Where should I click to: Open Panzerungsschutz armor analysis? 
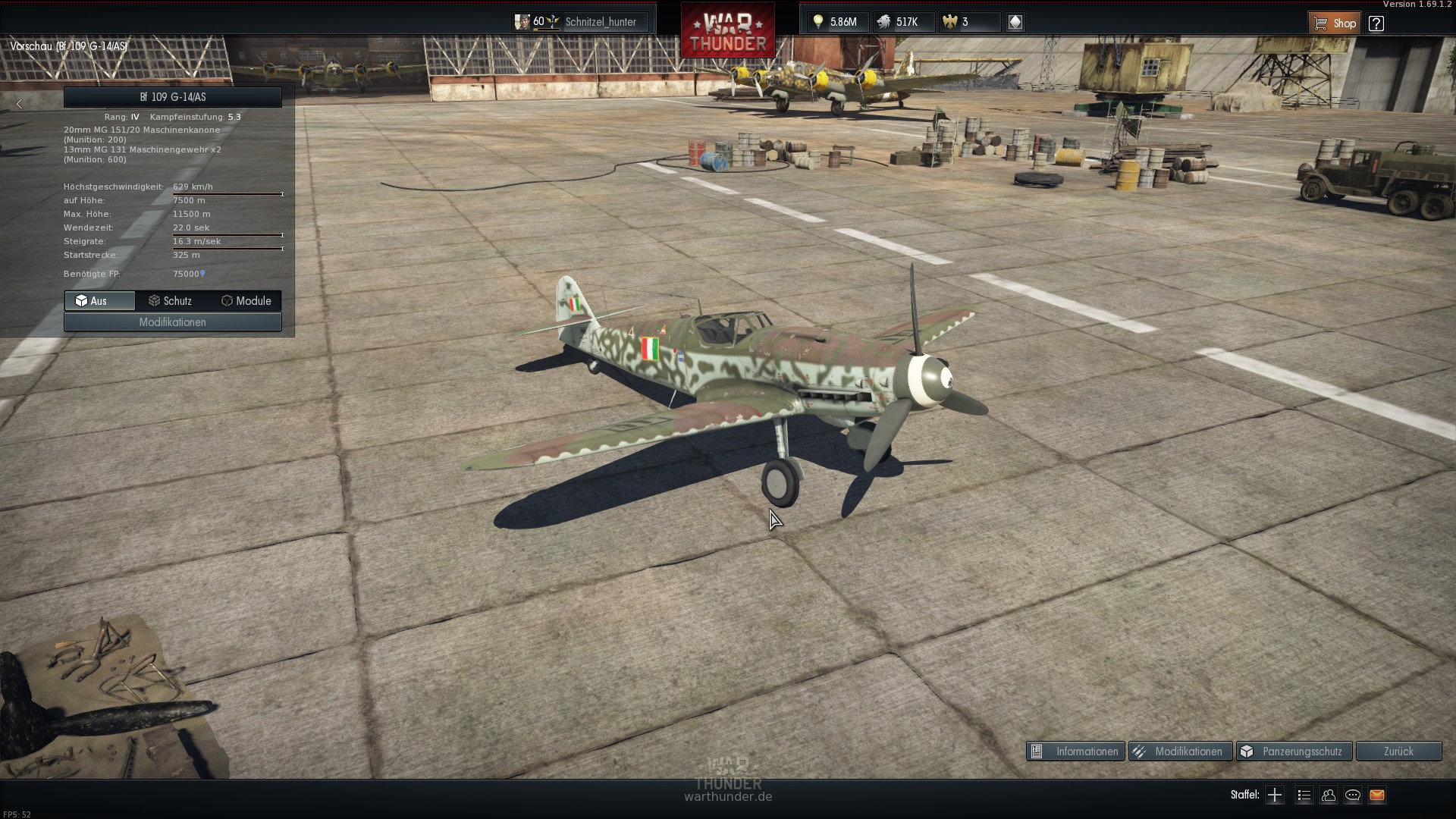coord(1294,752)
